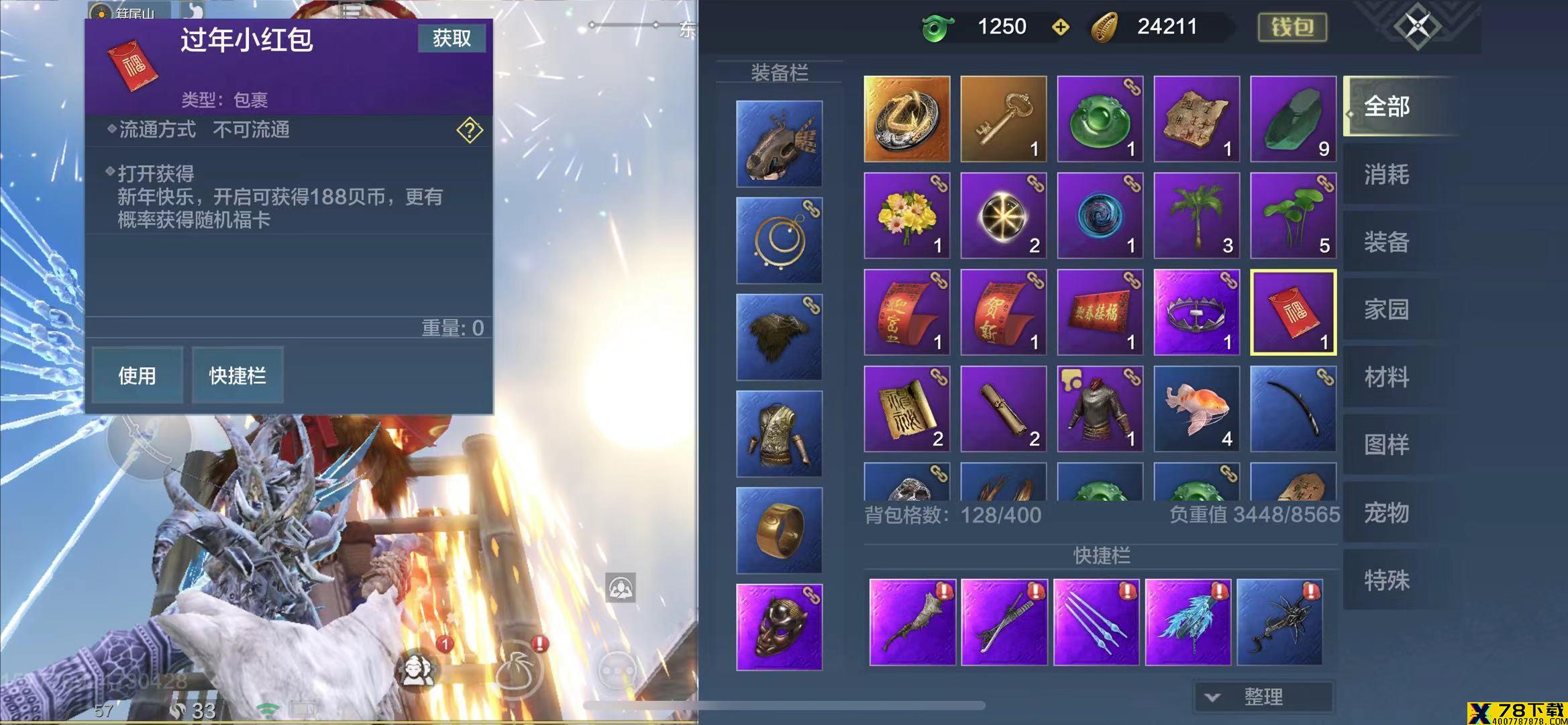
Task: Select the goldfish item slot
Action: (1196, 408)
